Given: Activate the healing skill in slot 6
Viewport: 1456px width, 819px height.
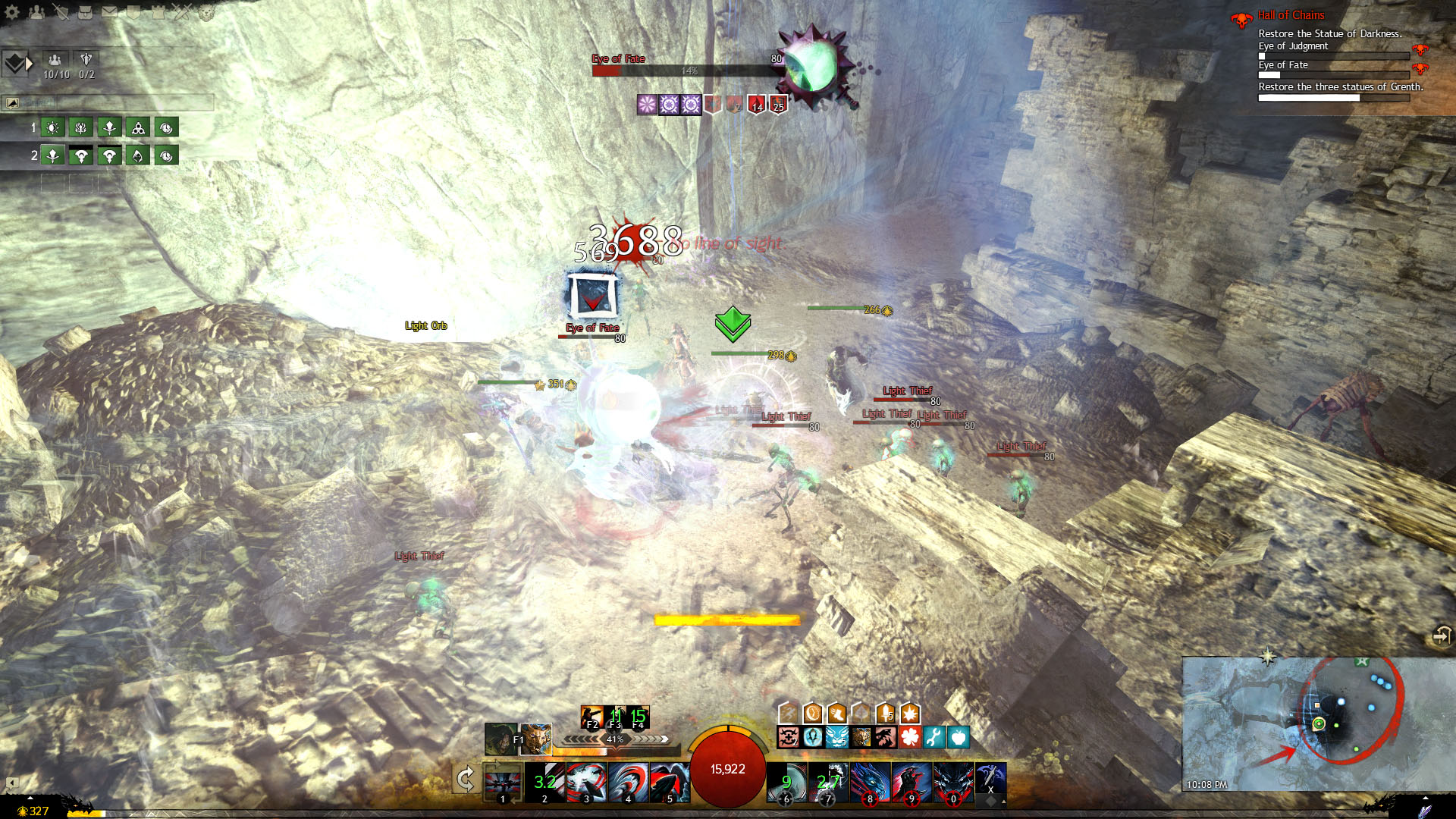Looking at the screenshot, I should coord(785,781).
